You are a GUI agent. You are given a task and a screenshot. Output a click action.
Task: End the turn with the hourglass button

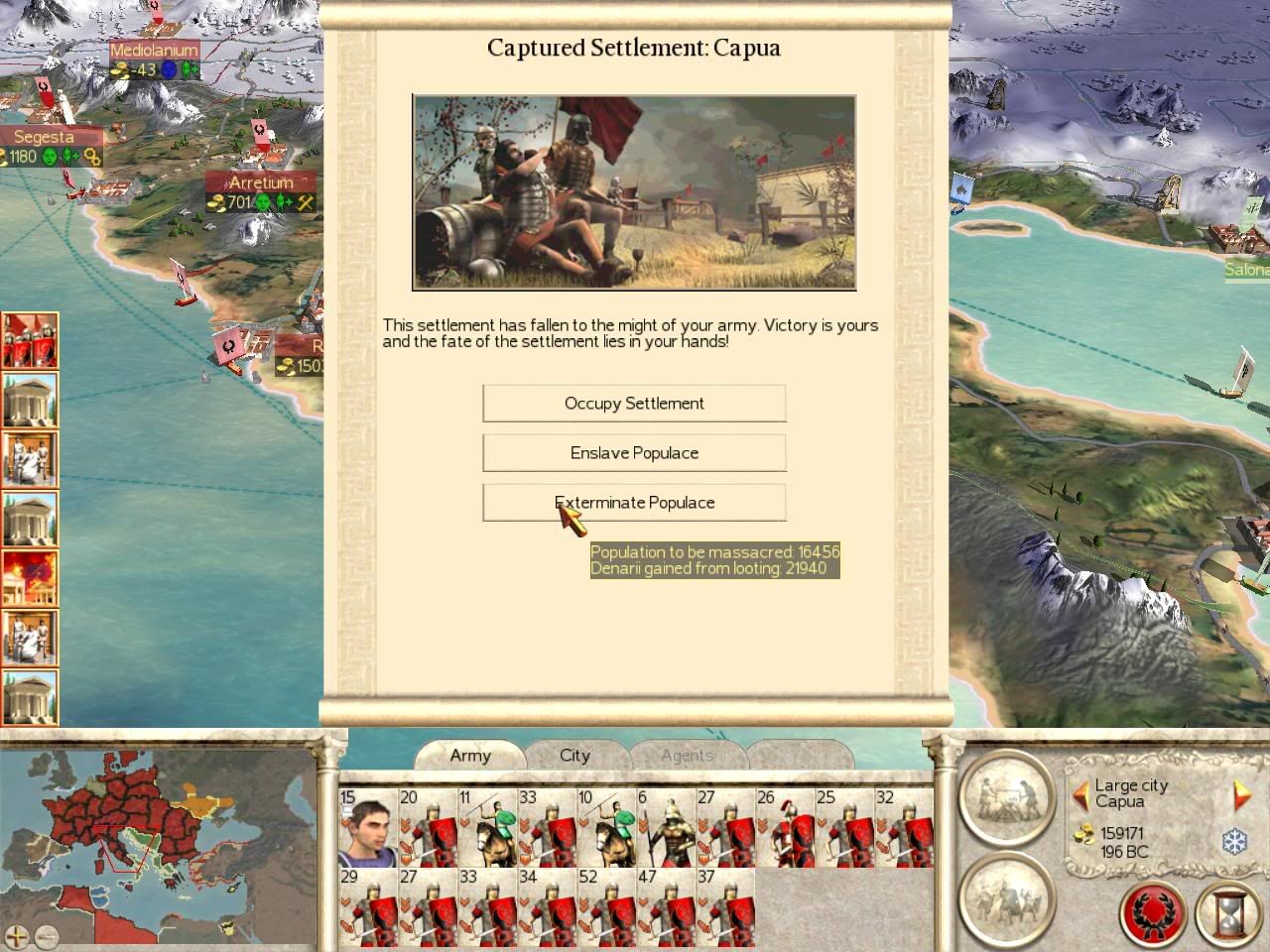1228,913
